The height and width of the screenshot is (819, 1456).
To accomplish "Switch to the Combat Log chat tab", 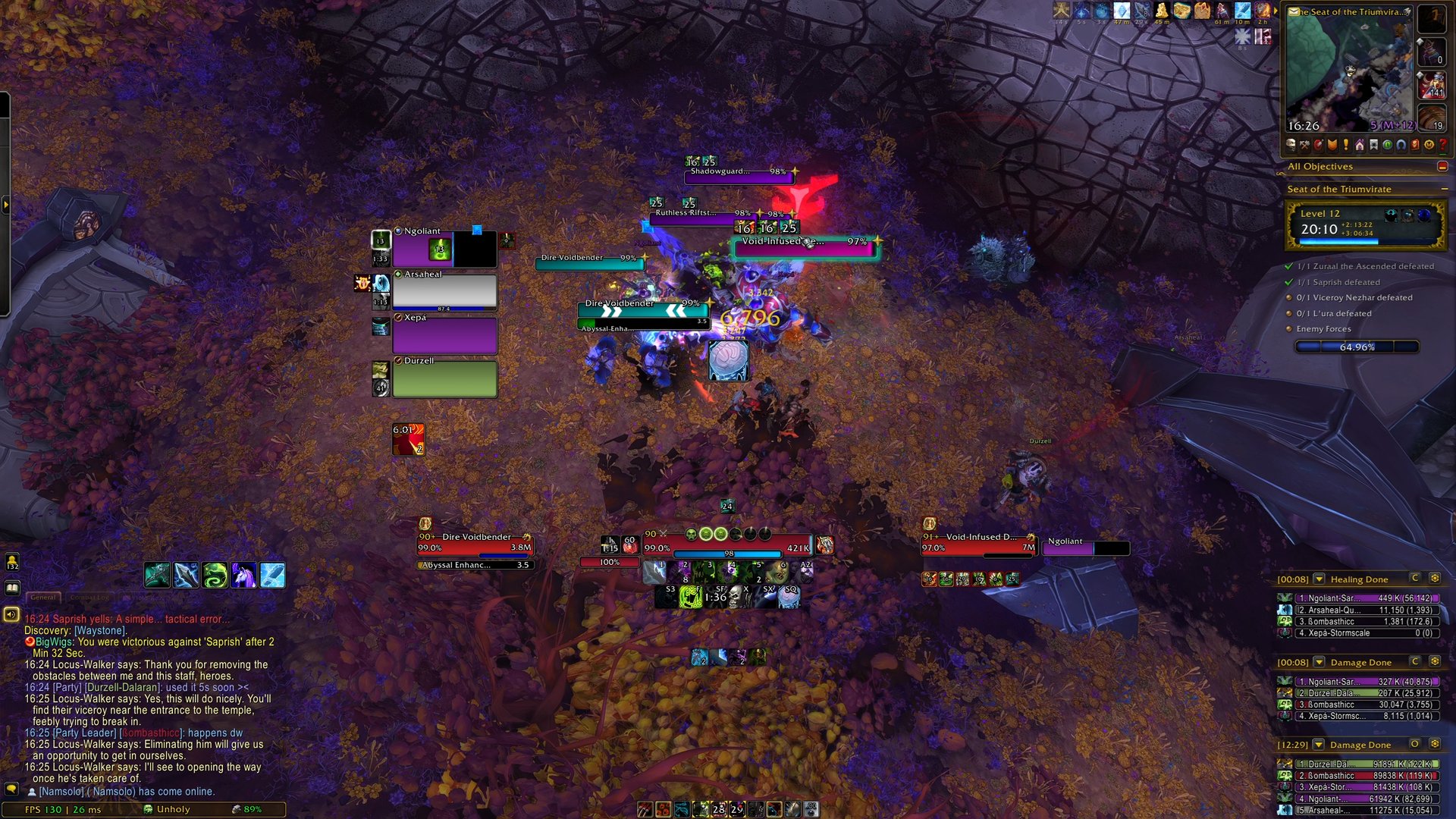I will pyautogui.click(x=89, y=598).
